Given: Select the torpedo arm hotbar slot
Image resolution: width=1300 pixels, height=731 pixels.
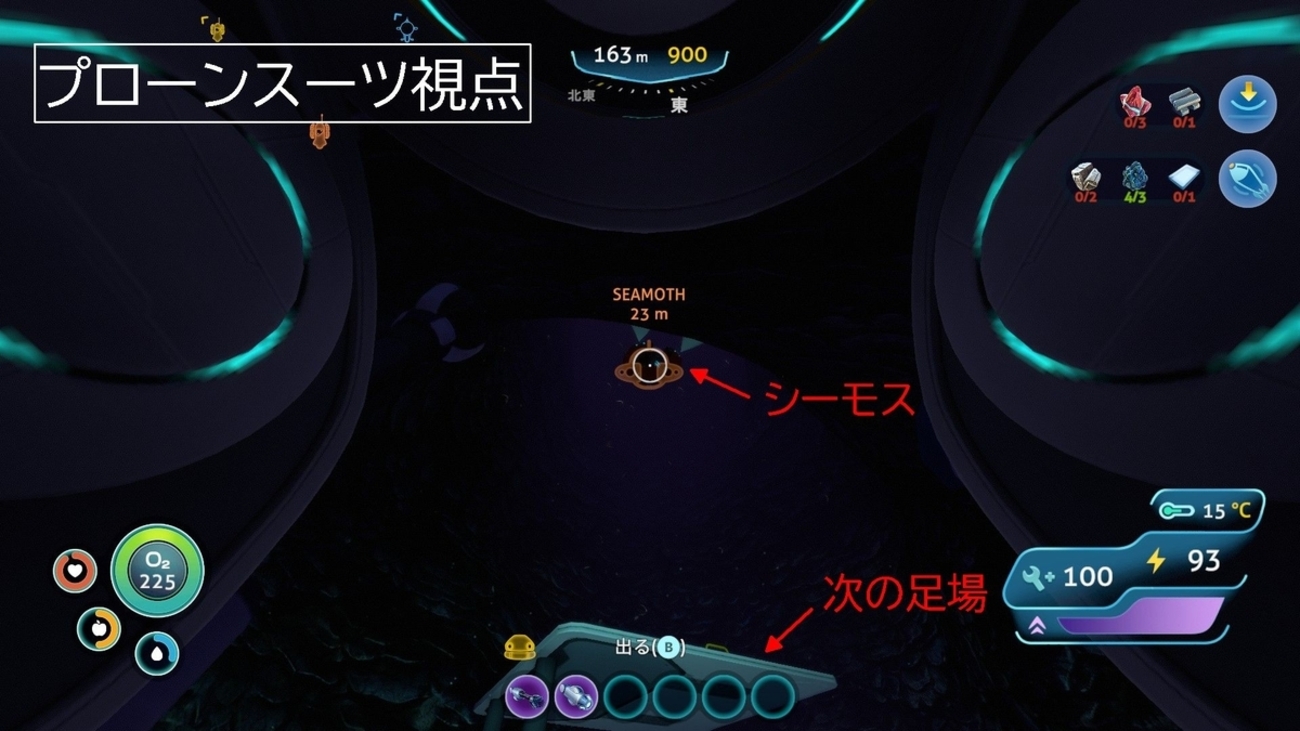Looking at the screenshot, I should 575,695.
